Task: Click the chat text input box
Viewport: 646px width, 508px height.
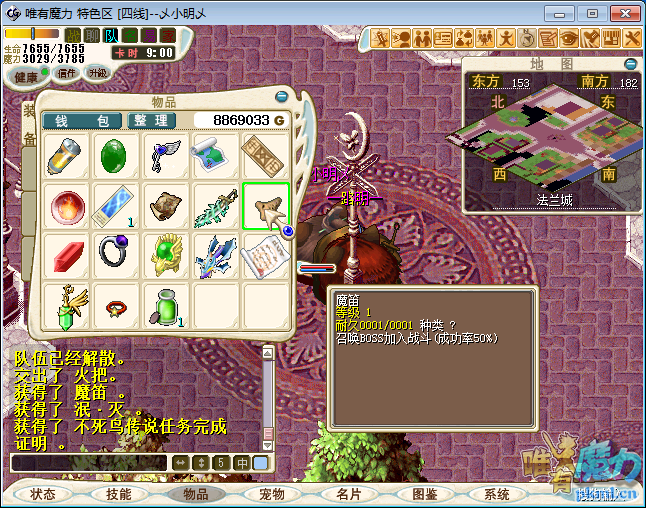Action: point(88,463)
